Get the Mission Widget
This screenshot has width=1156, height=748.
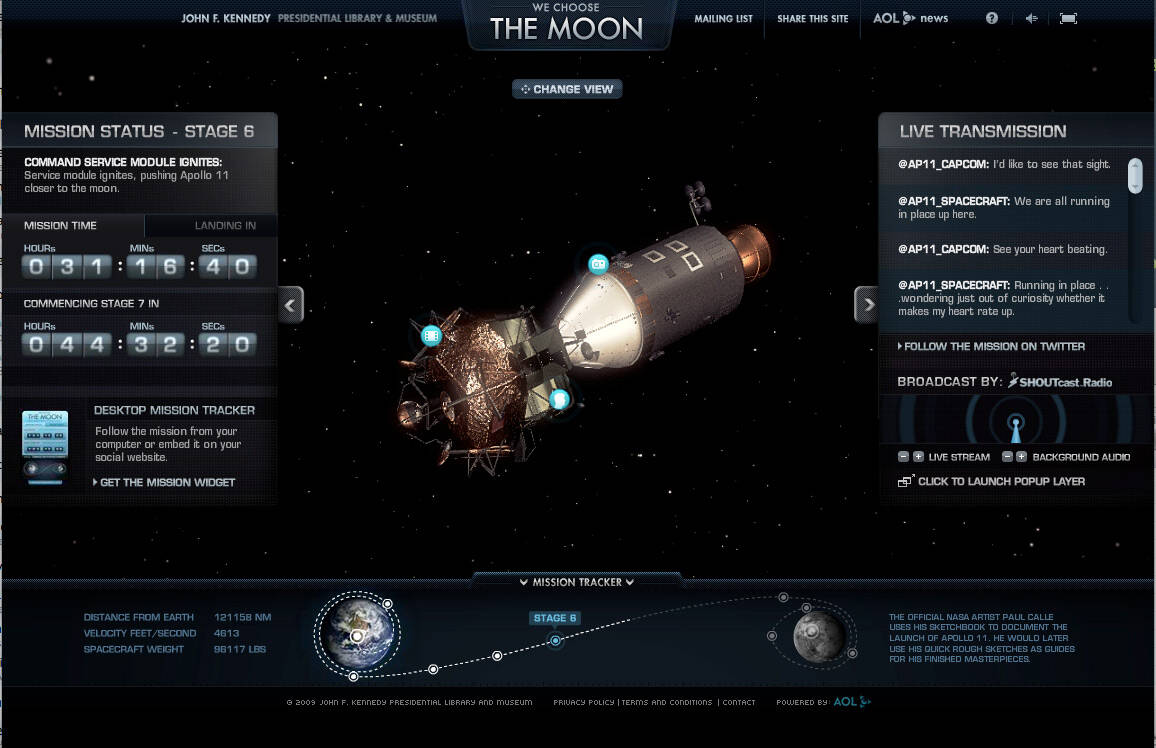coord(166,482)
